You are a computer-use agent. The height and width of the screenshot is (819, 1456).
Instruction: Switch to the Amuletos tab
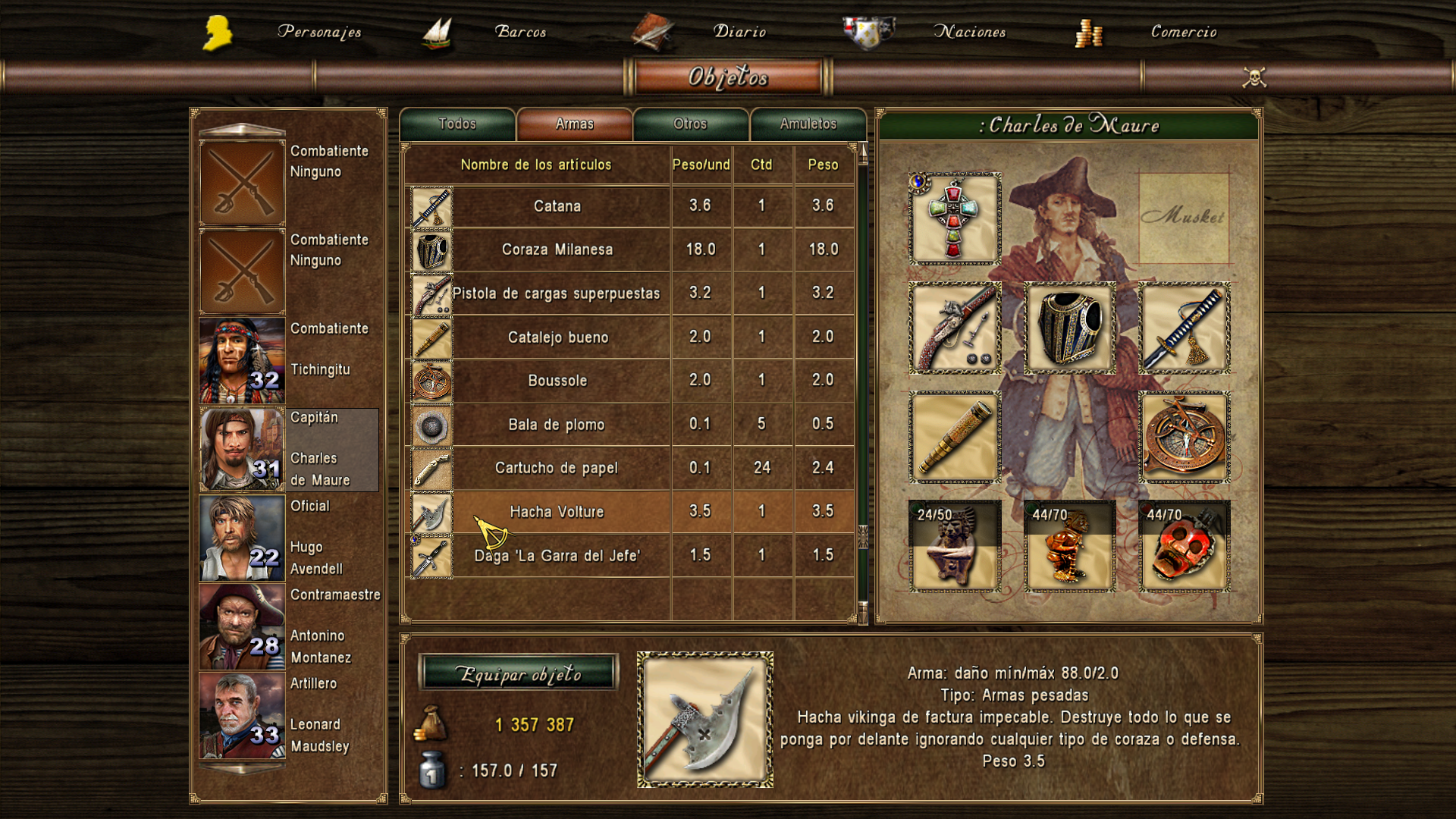tap(808, 124)
